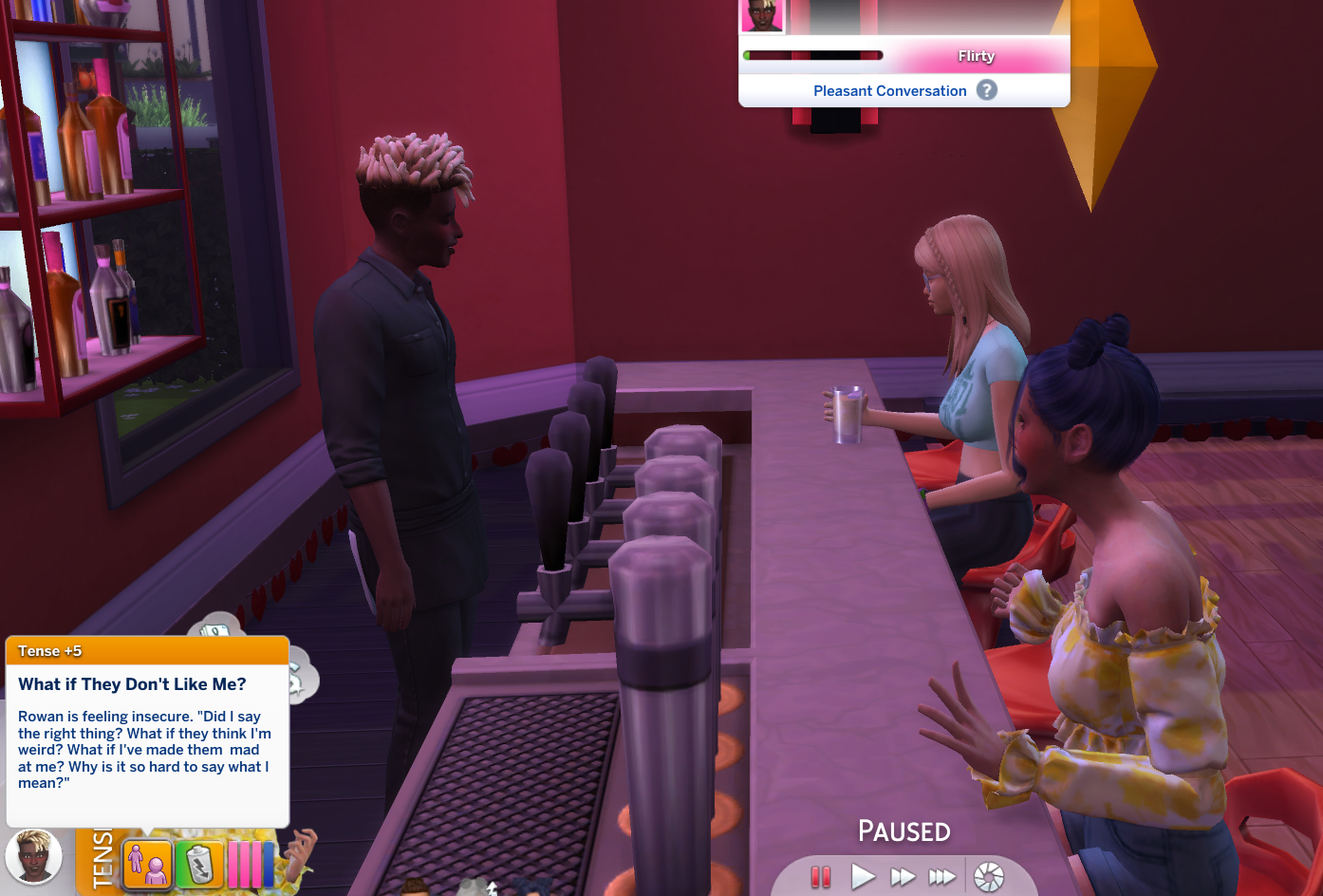The height and width of the screenshot is (896, 1323).
Task: Open the Tense +5 moodlet header
Action: coord(148,651)
